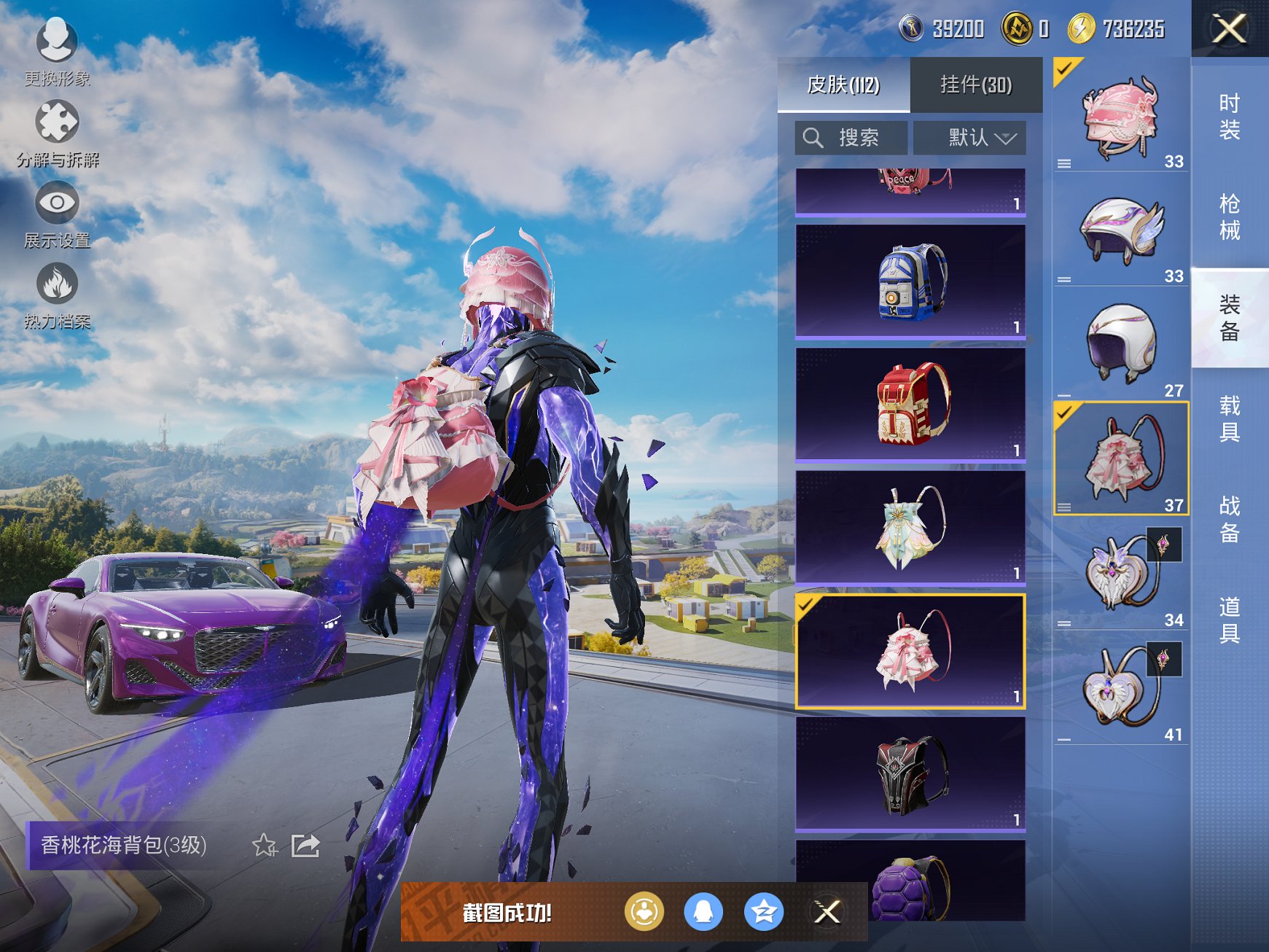Pick the mint green ribbon backpack skin
The image size is (1269, 952).
coord(910,527)
